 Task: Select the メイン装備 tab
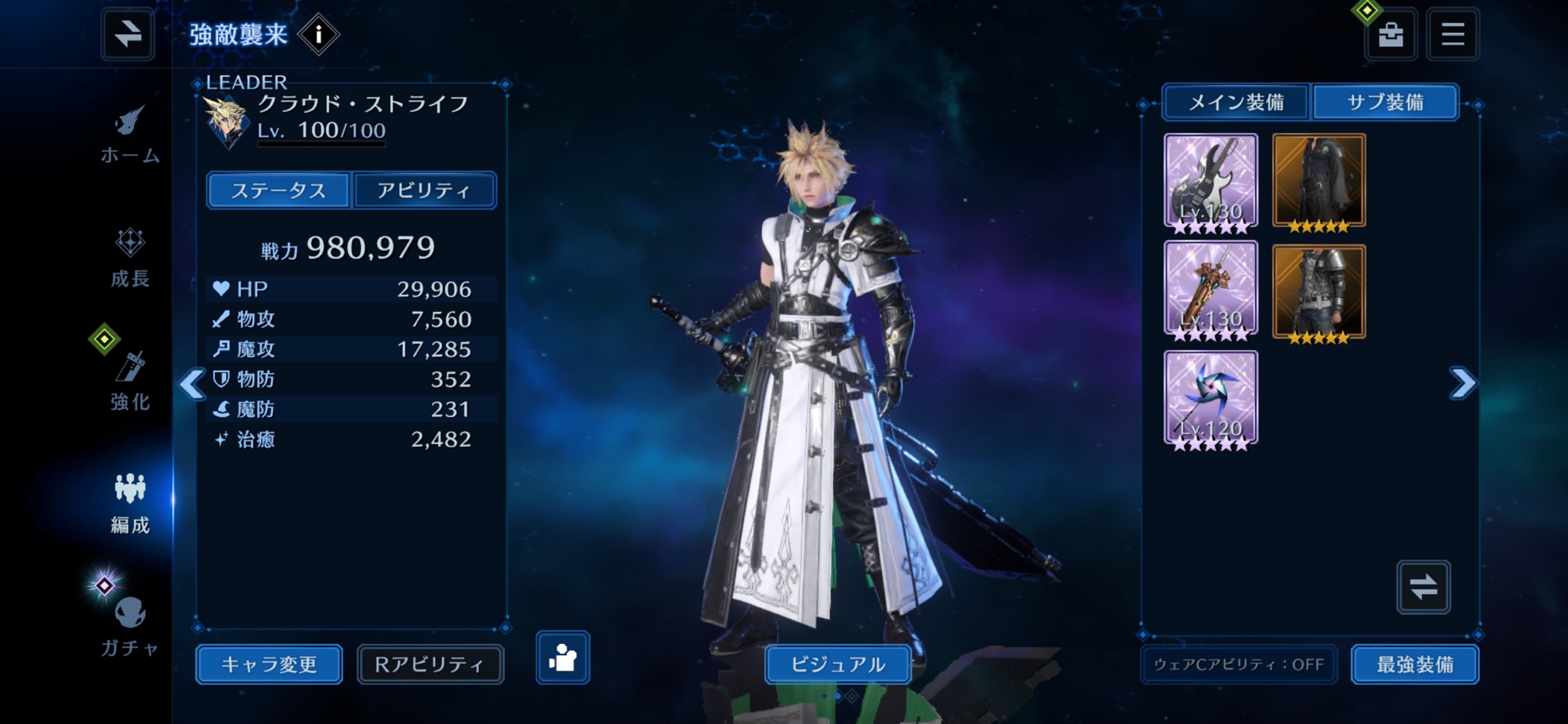pos(1236,103)
